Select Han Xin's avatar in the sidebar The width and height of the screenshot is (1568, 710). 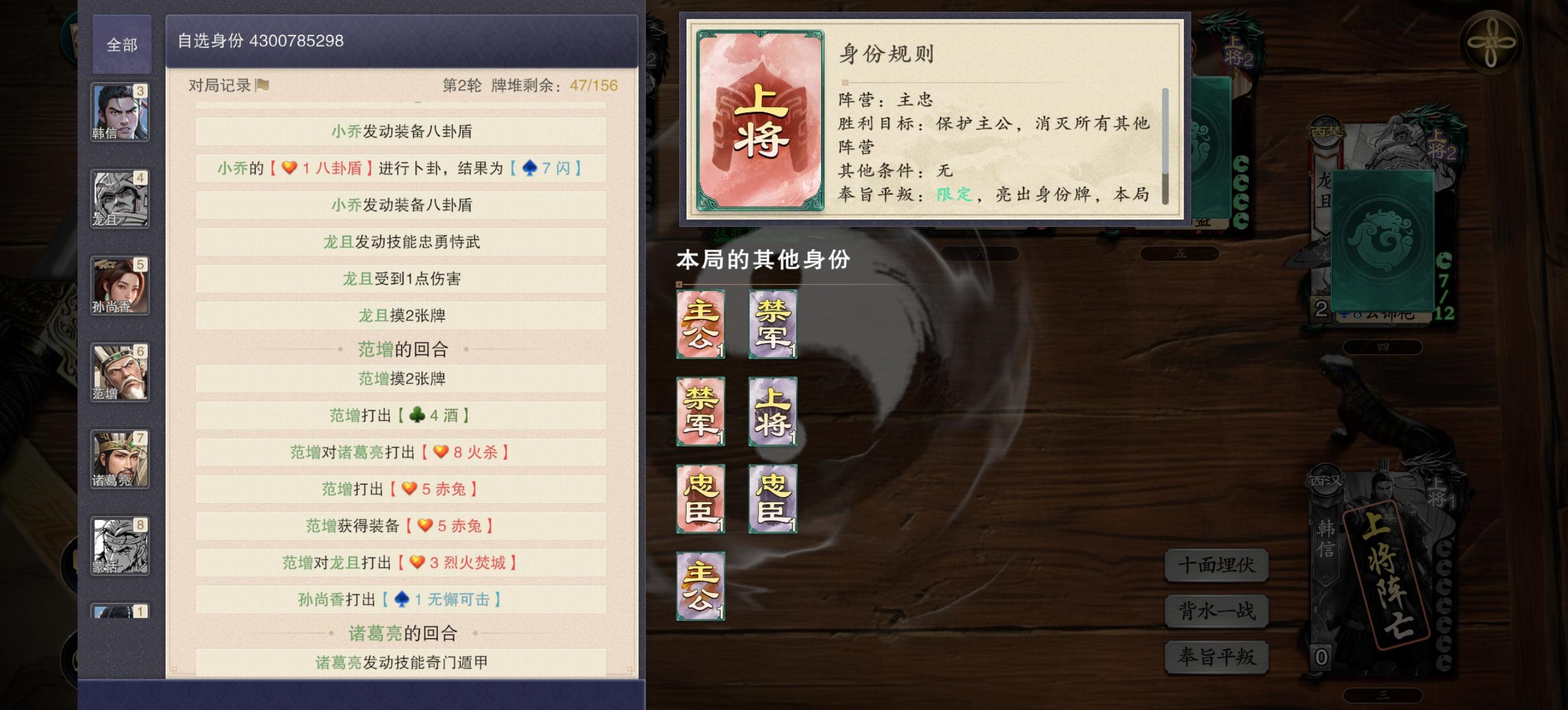point(120,114)
